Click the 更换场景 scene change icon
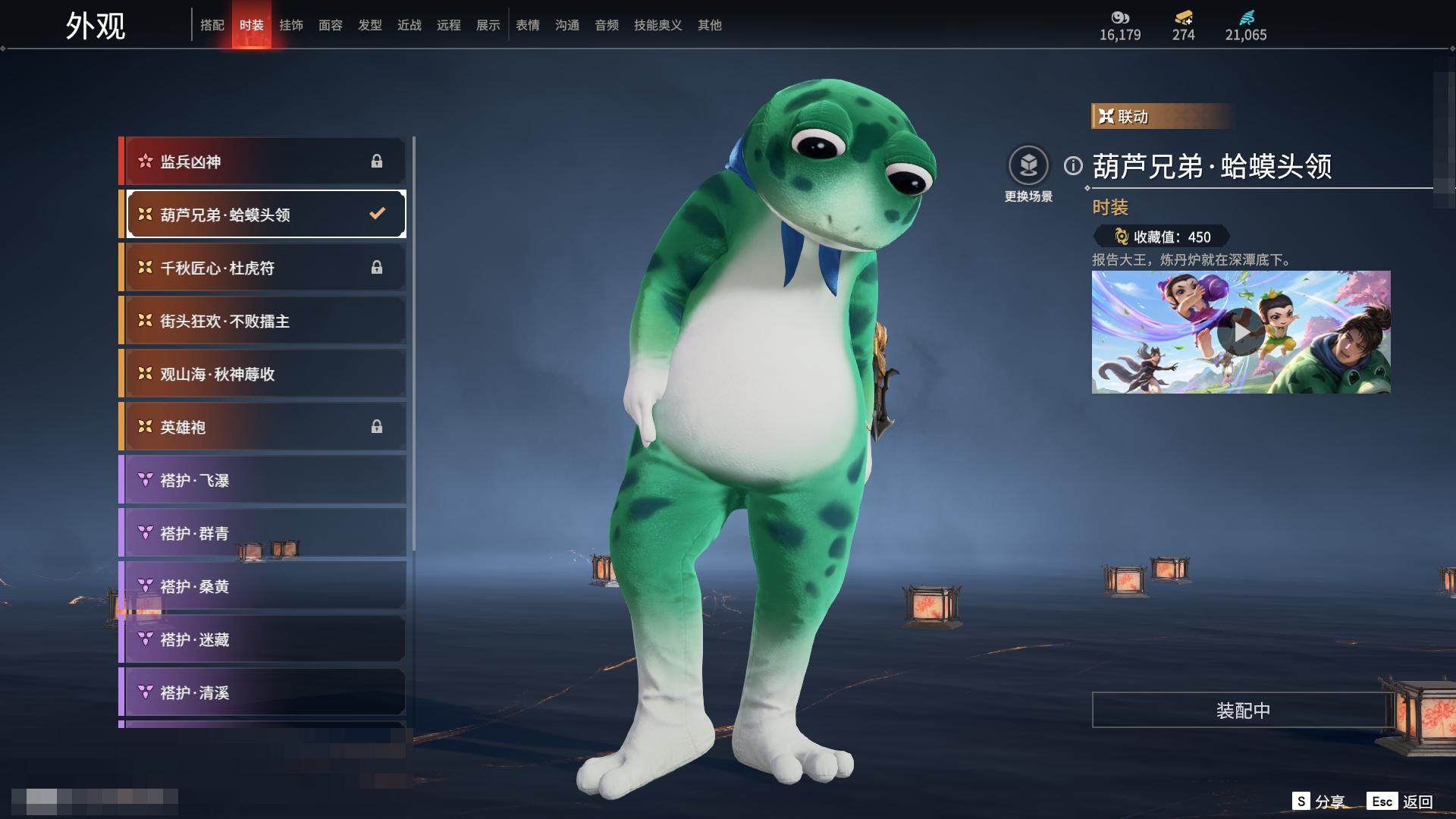This screenshot has height=819, width=1456. click(x=1028, y=165)
